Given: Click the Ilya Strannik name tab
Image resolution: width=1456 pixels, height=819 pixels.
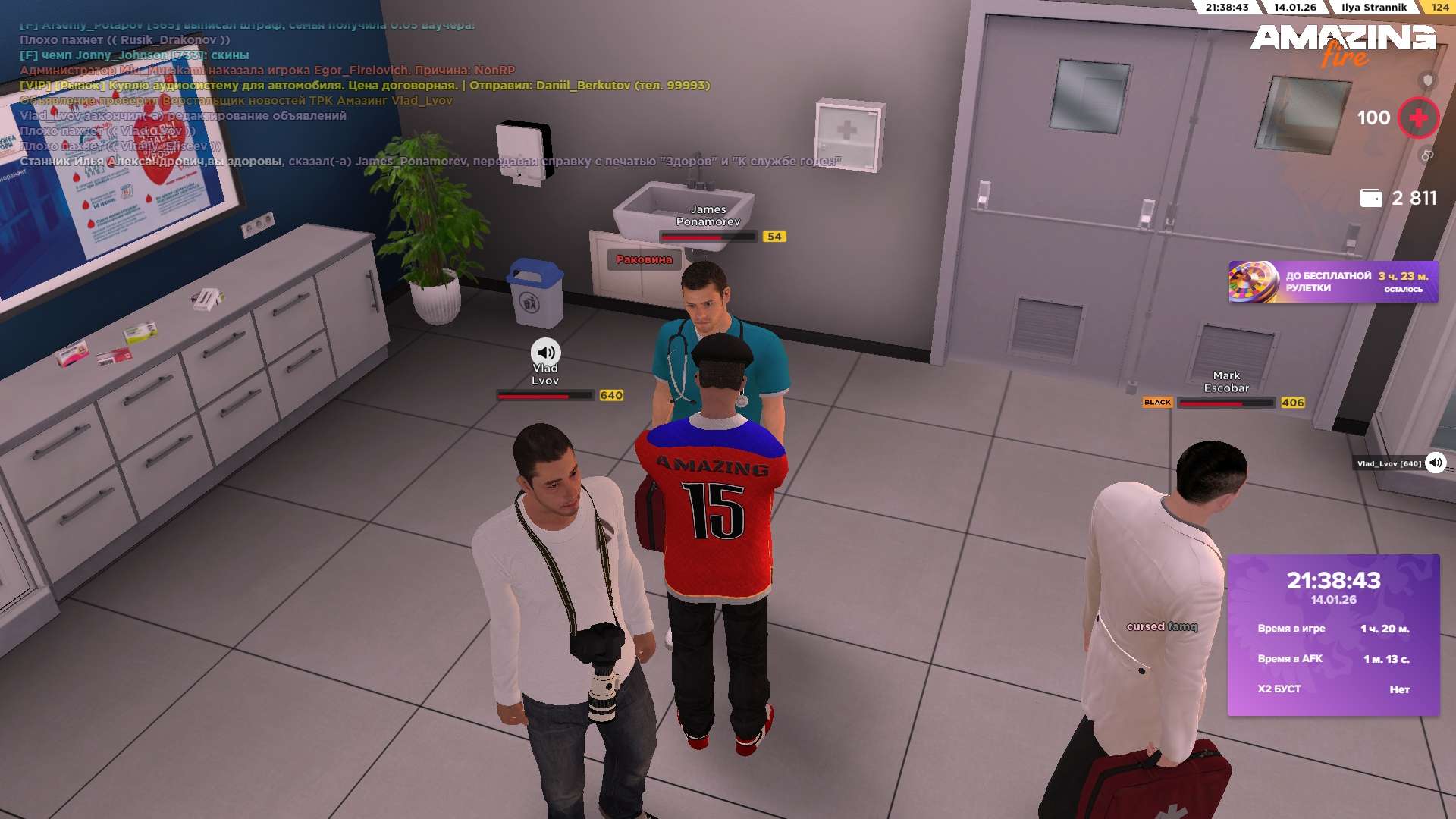Looking at the screenshot, I should 1373,8.
